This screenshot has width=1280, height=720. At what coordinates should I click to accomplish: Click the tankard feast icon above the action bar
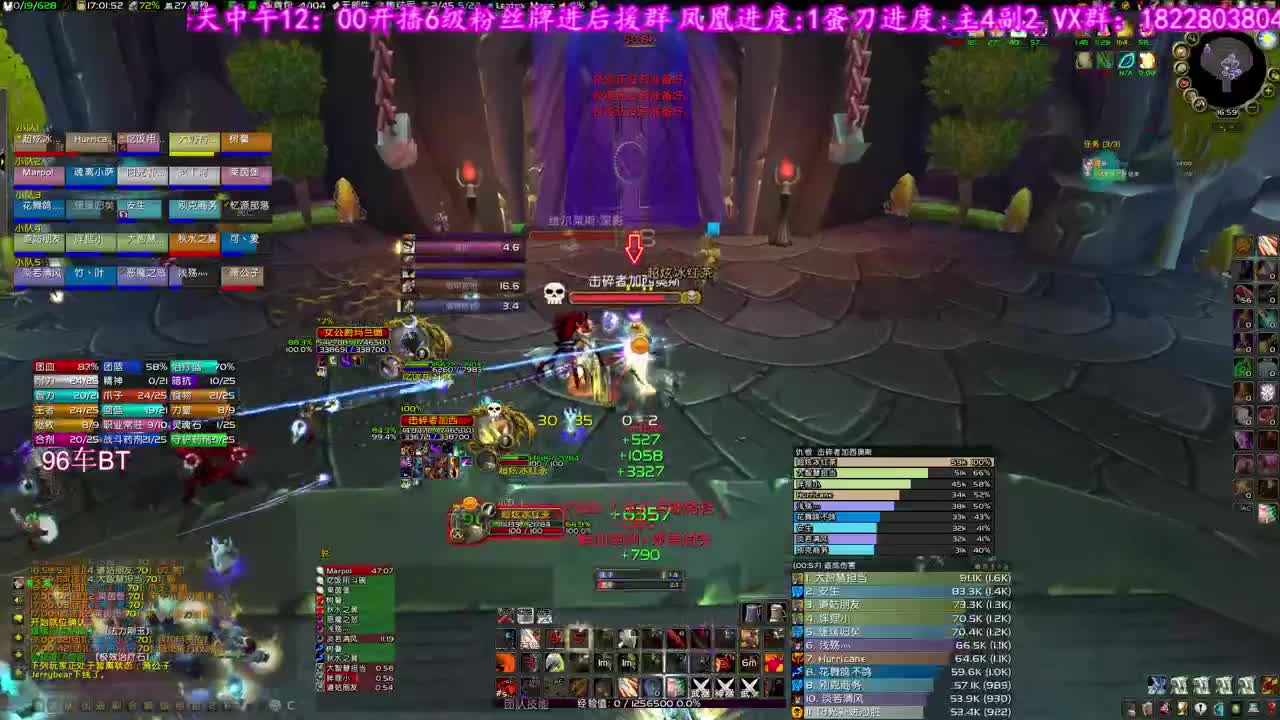point(752,611)
